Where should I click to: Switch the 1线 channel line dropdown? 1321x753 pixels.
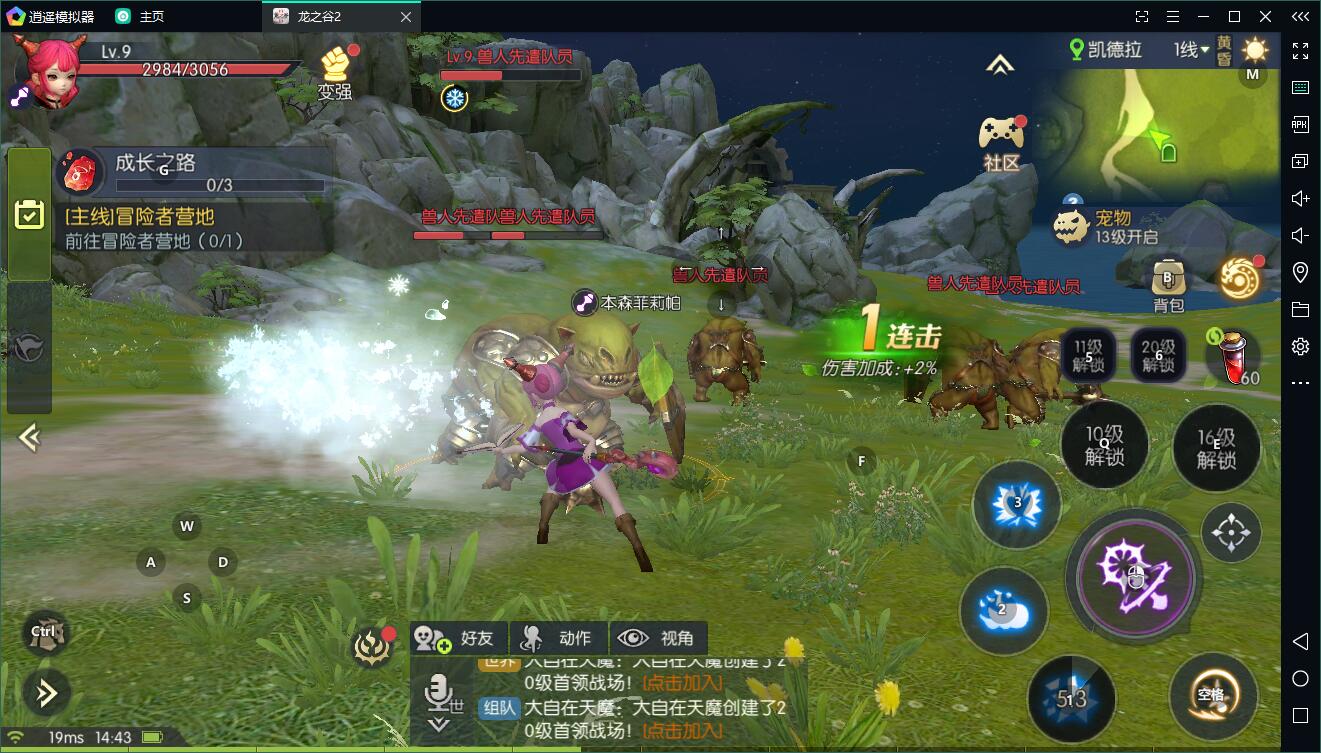(1192, 50)
